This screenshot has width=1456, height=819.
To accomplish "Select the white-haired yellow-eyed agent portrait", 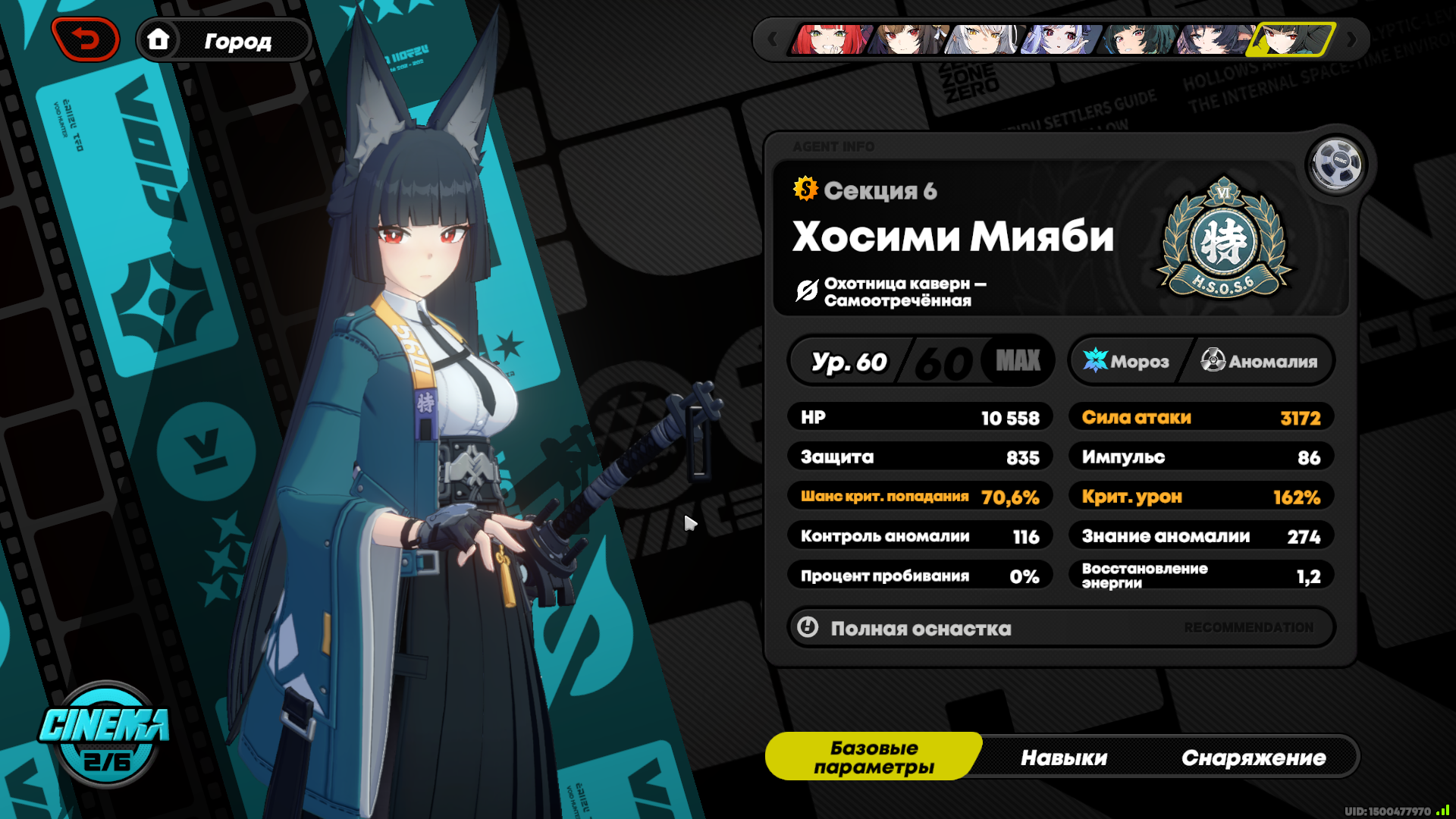I will coord(984,39).
